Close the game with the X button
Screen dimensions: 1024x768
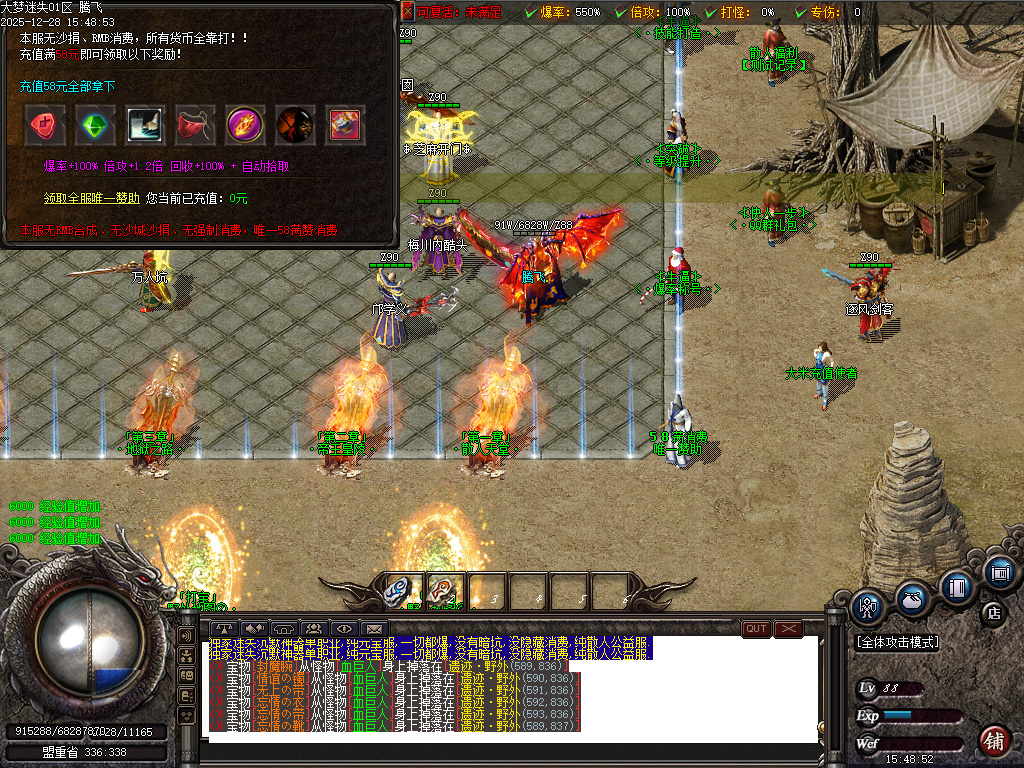tap(789, 628)
